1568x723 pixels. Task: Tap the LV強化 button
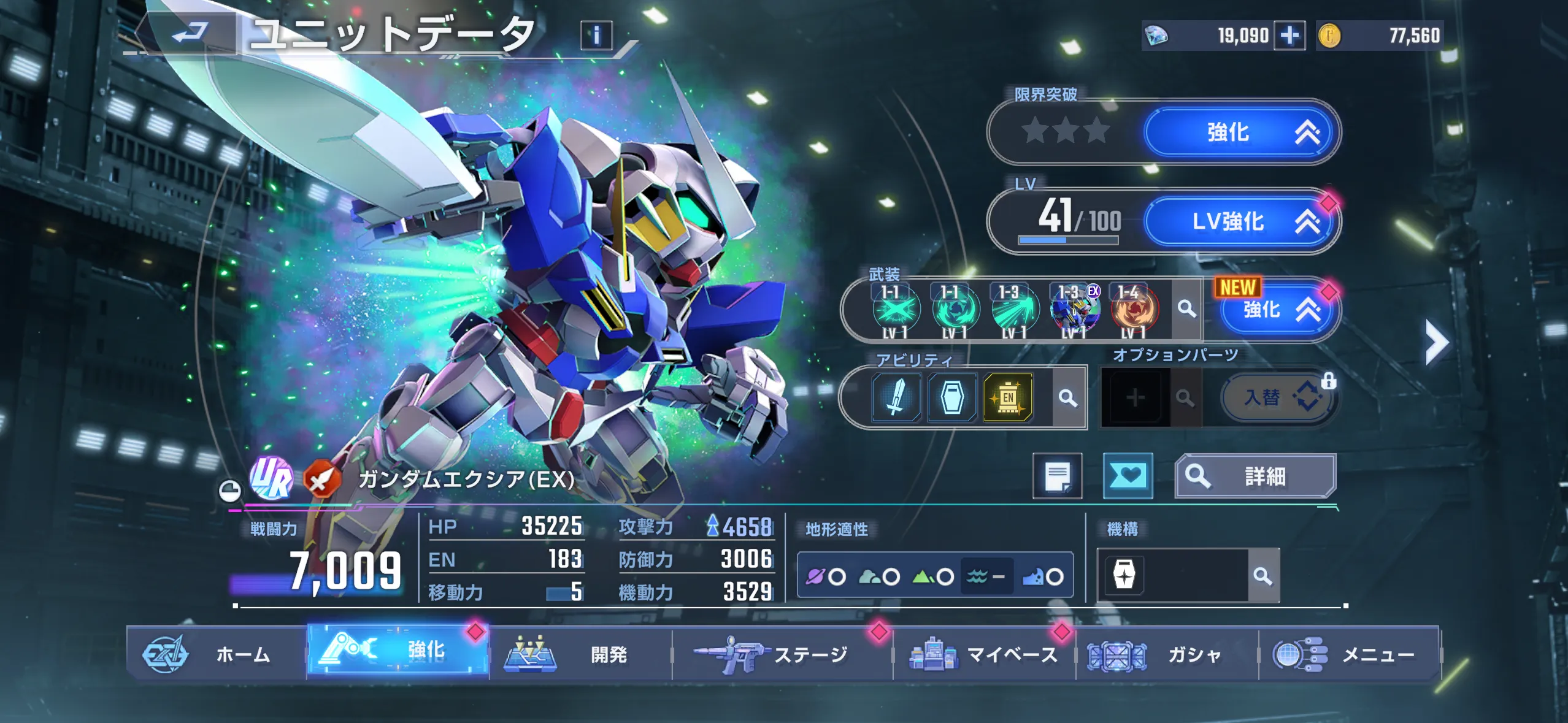(1240, 221)
